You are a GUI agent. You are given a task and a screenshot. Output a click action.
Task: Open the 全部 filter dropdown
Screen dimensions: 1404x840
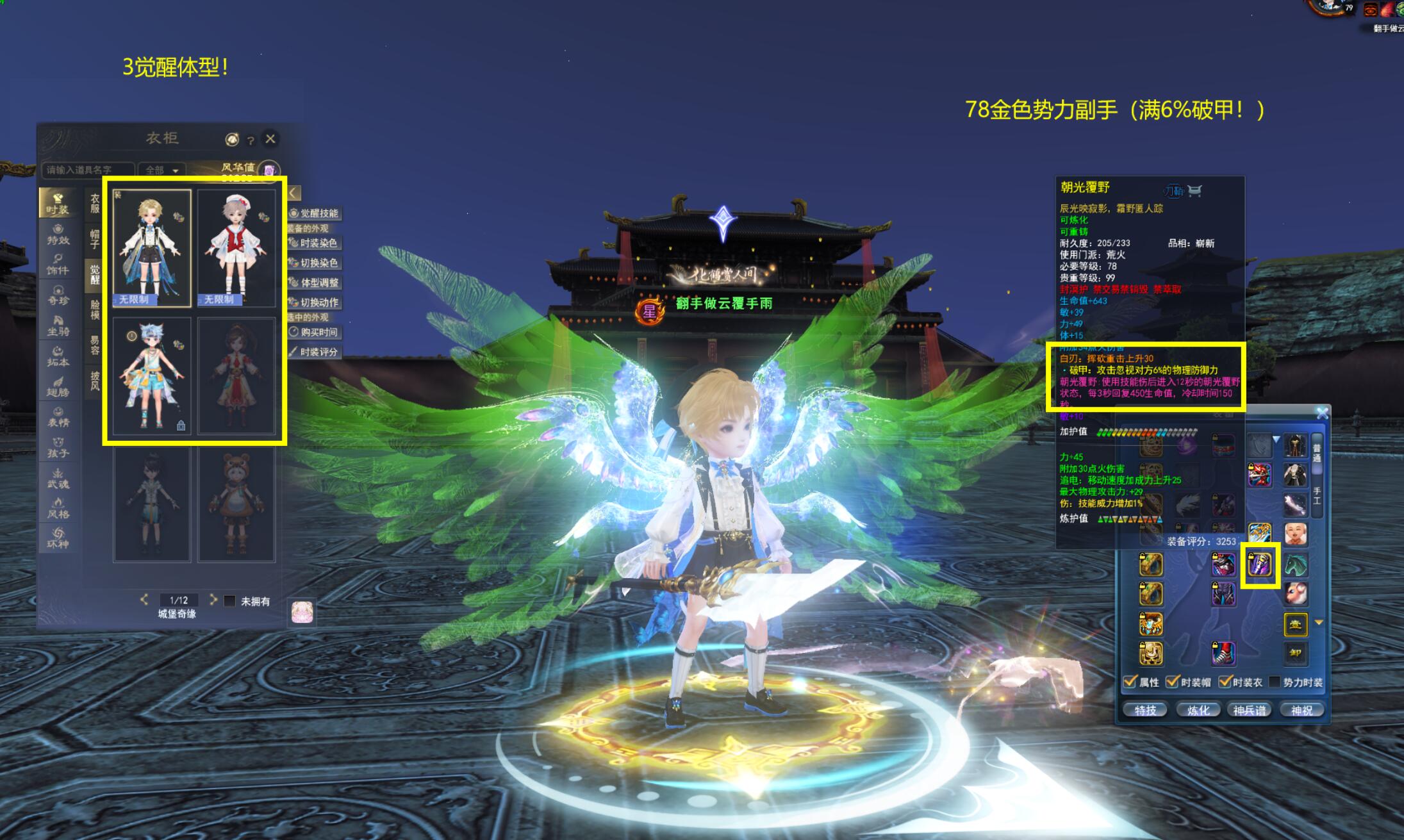coord(161,170)
